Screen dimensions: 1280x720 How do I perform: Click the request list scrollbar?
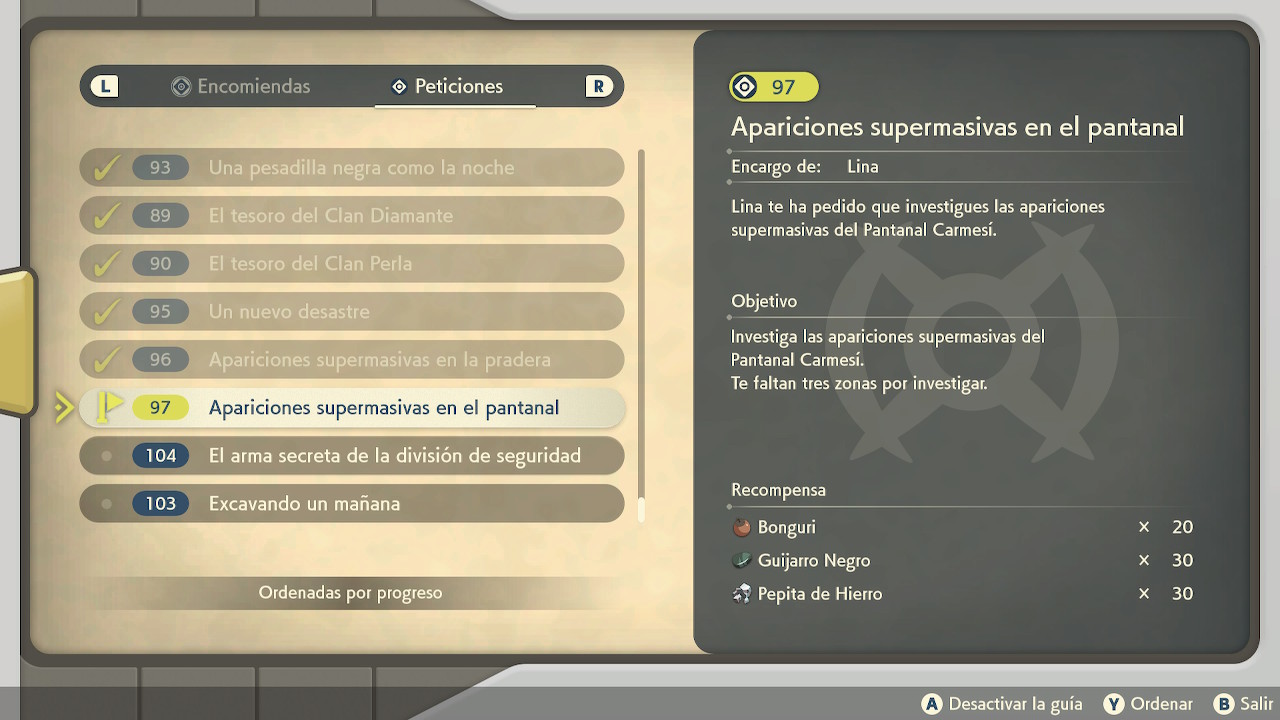[x=641, y=335]
